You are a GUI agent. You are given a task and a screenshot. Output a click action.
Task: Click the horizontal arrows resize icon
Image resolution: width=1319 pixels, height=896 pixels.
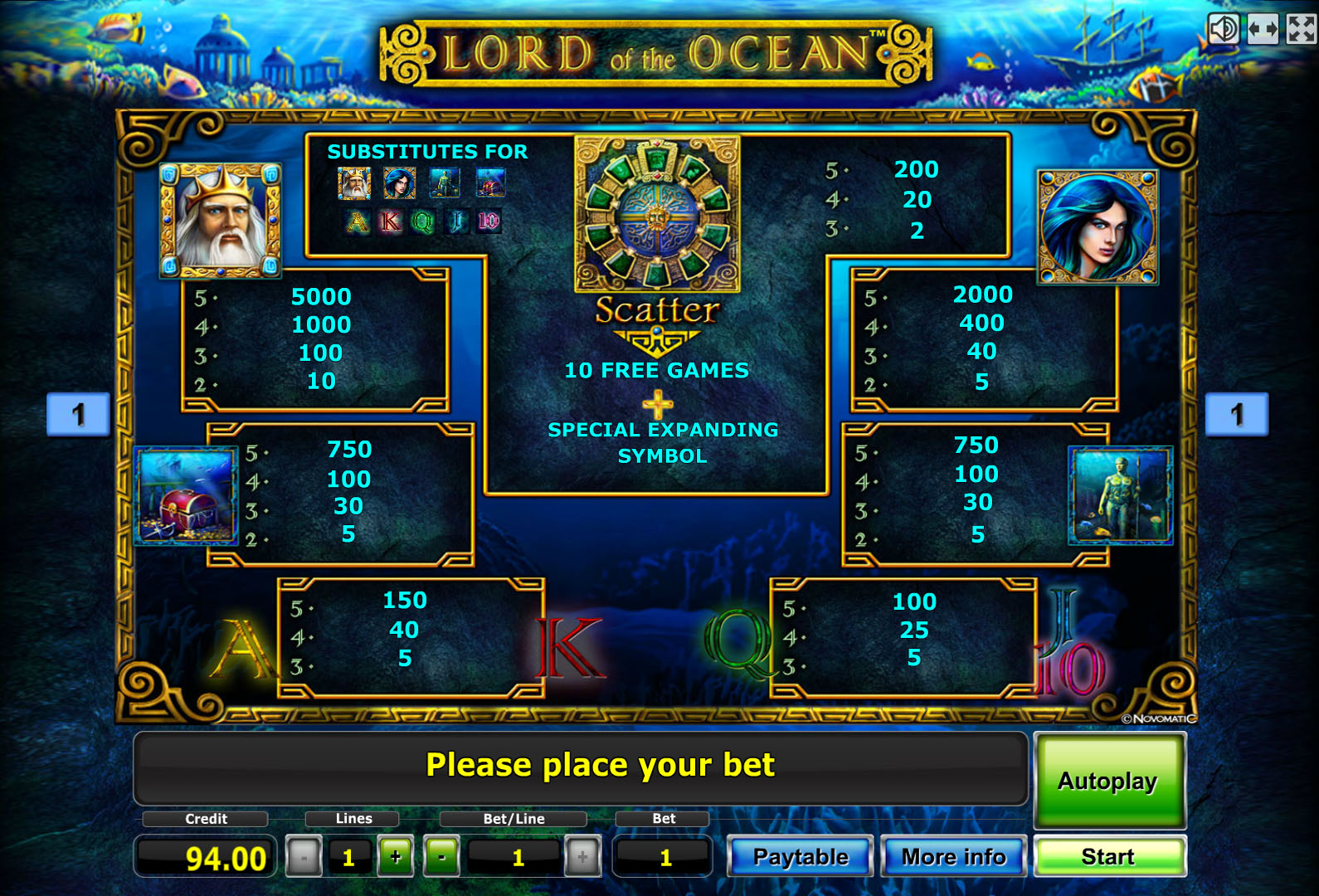click(x=1263, y=29)
